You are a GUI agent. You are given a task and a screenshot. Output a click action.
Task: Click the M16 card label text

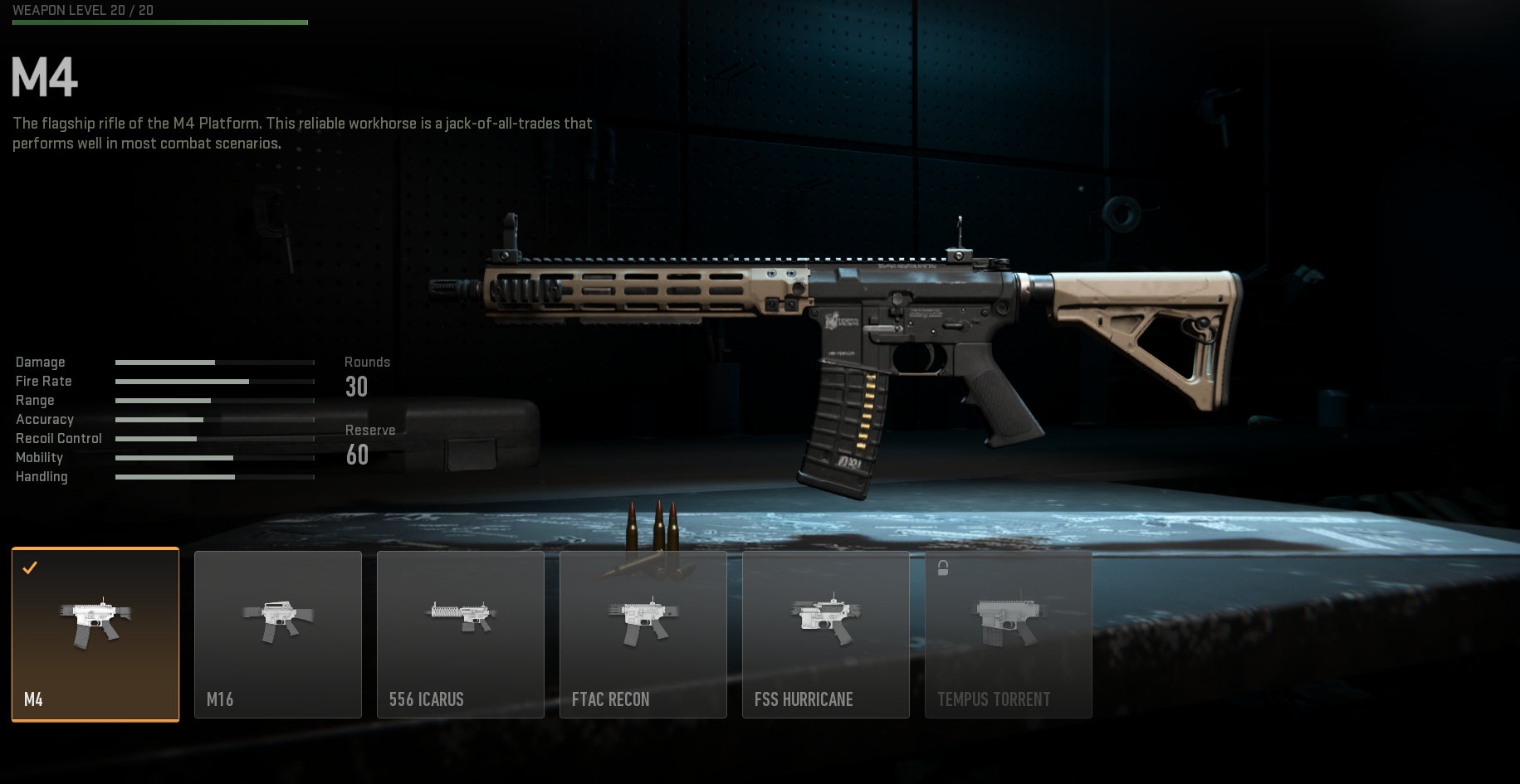coord(219,699)
